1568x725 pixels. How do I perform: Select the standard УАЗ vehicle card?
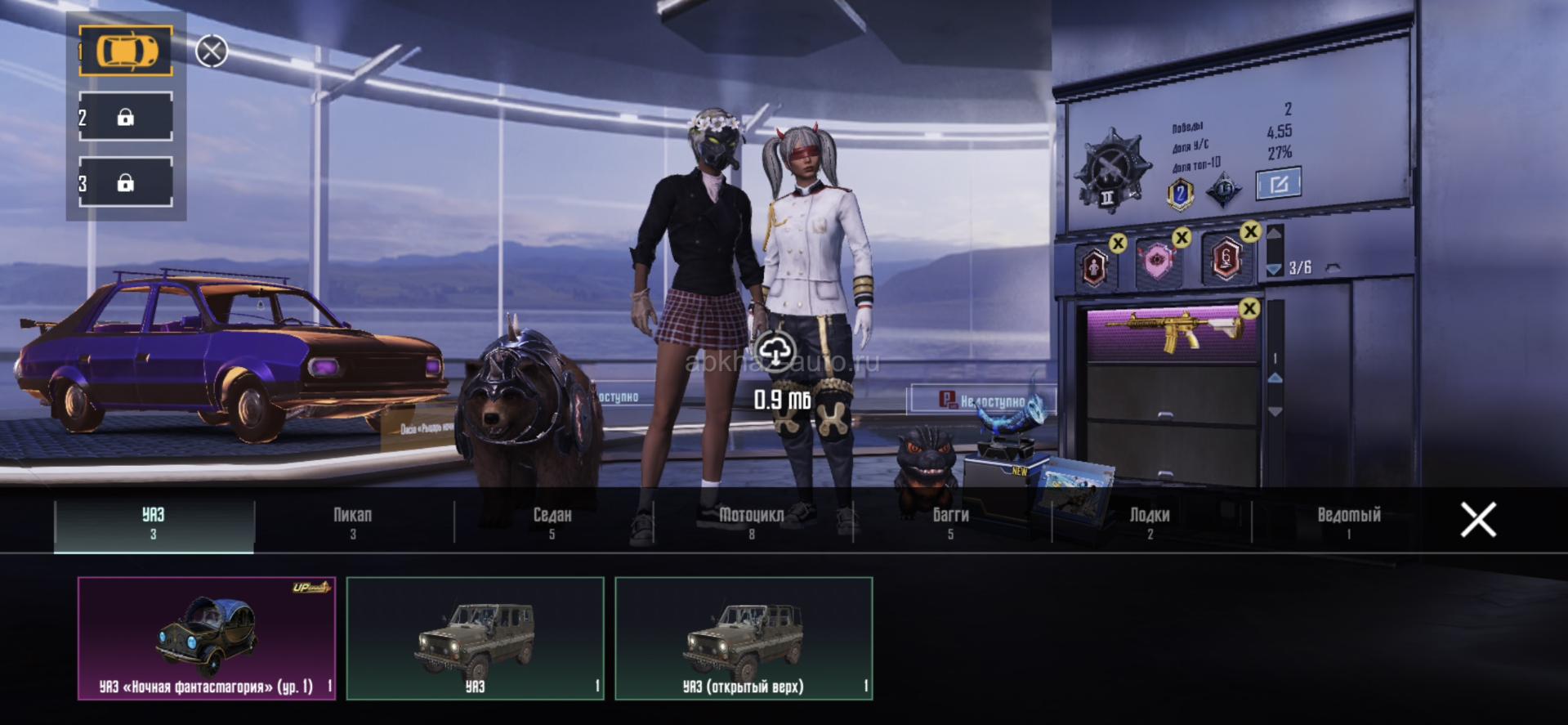point(475,638)
